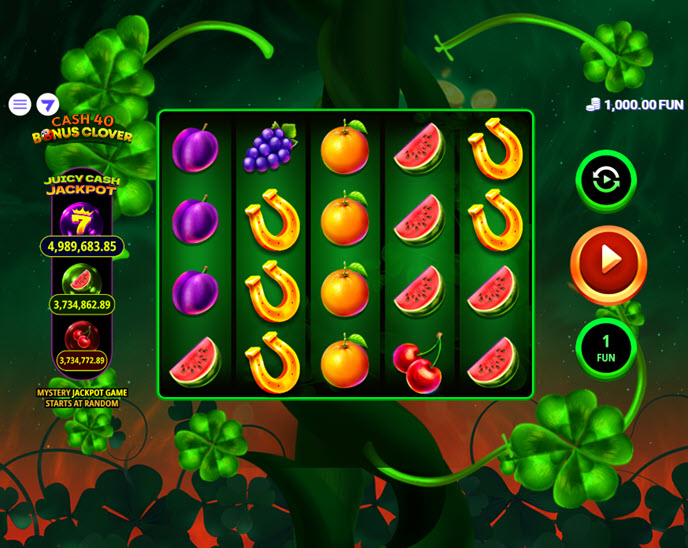Activate the autoplay button
Image resolution: width=688 pixels, height=548 pixels.
(606, 180)
